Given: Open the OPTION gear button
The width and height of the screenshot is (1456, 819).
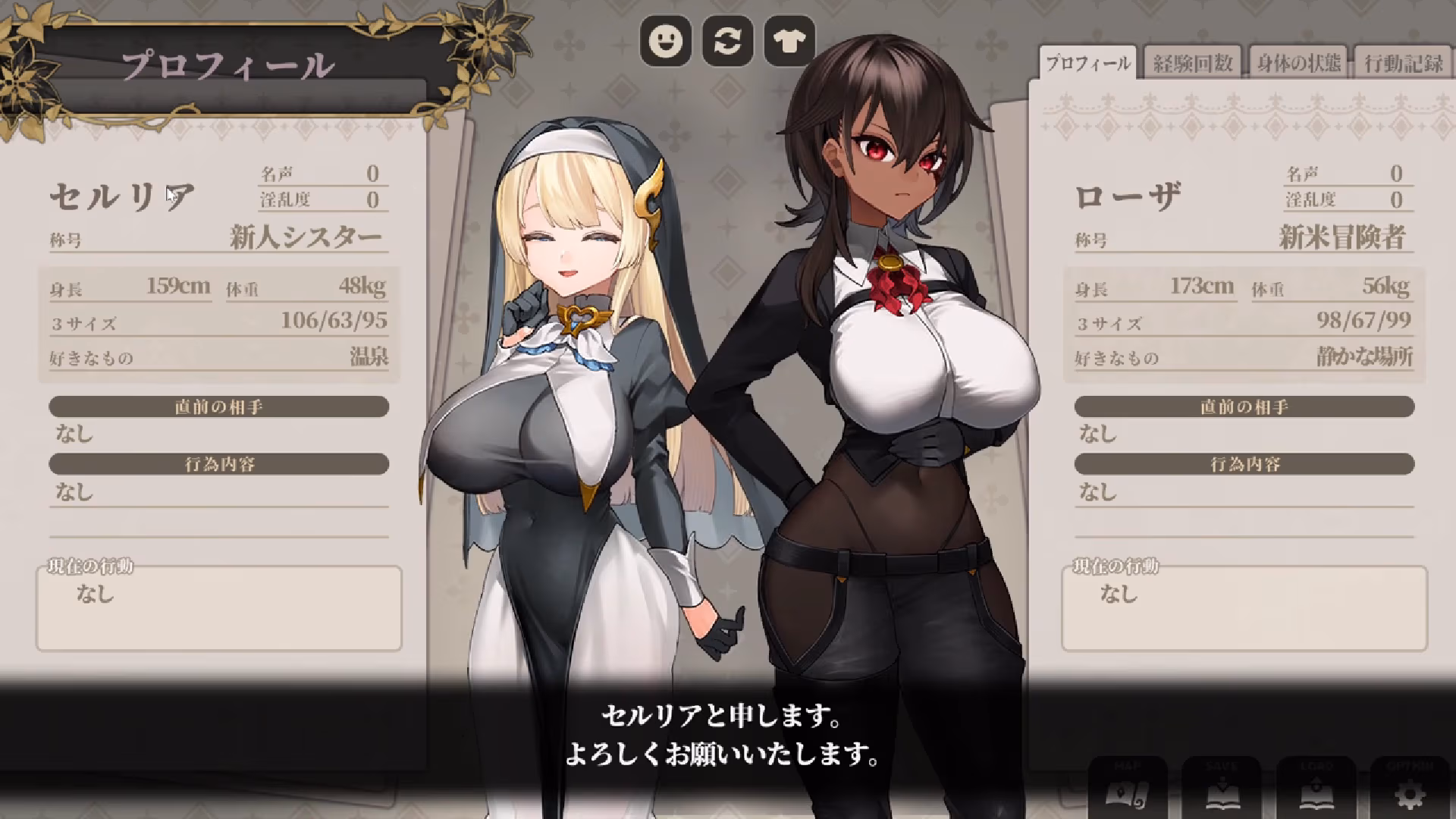Looking at the screenshot, I should click(x=1410, y=789).
